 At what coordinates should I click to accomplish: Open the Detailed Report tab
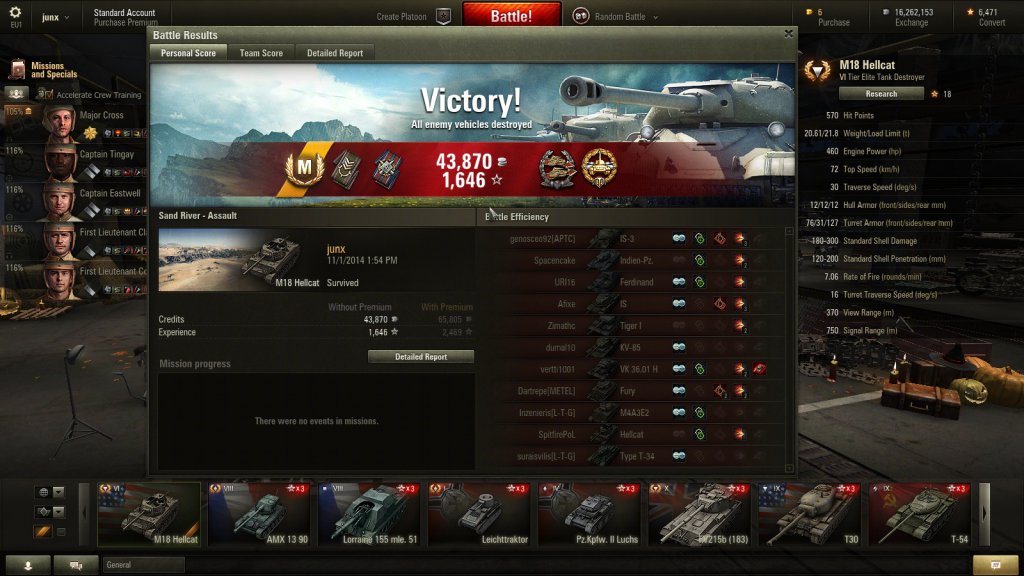point(335,53)
